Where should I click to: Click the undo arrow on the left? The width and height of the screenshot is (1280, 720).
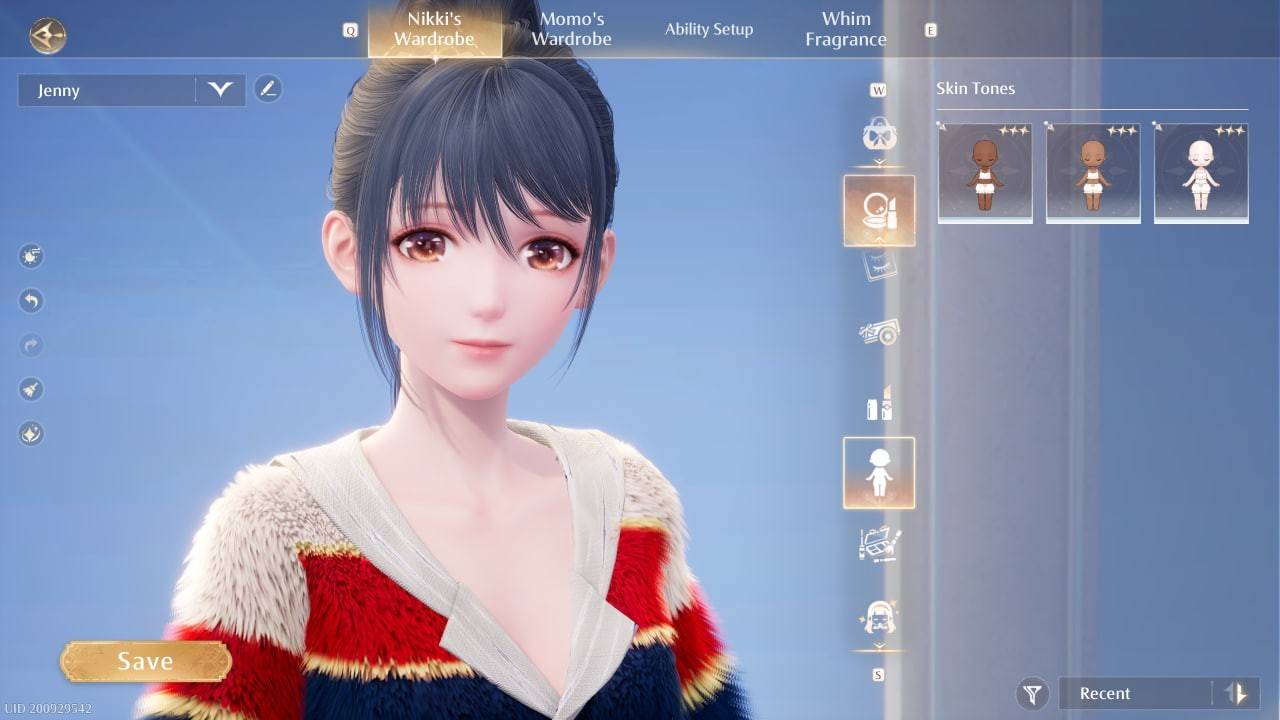point(30,301)
